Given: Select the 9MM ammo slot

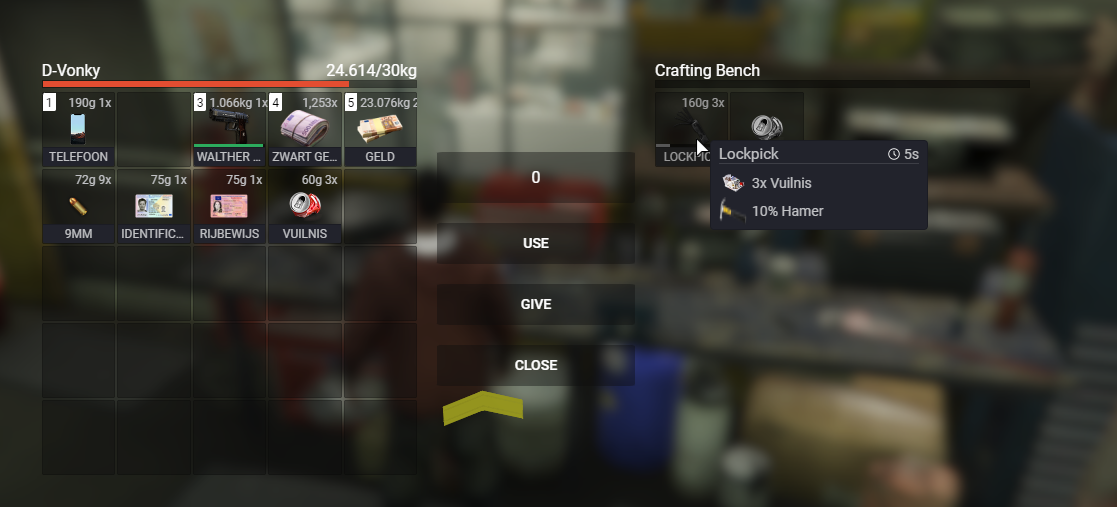Looking at the screenshot, I should pyautogui.click(x=79, y=206).
